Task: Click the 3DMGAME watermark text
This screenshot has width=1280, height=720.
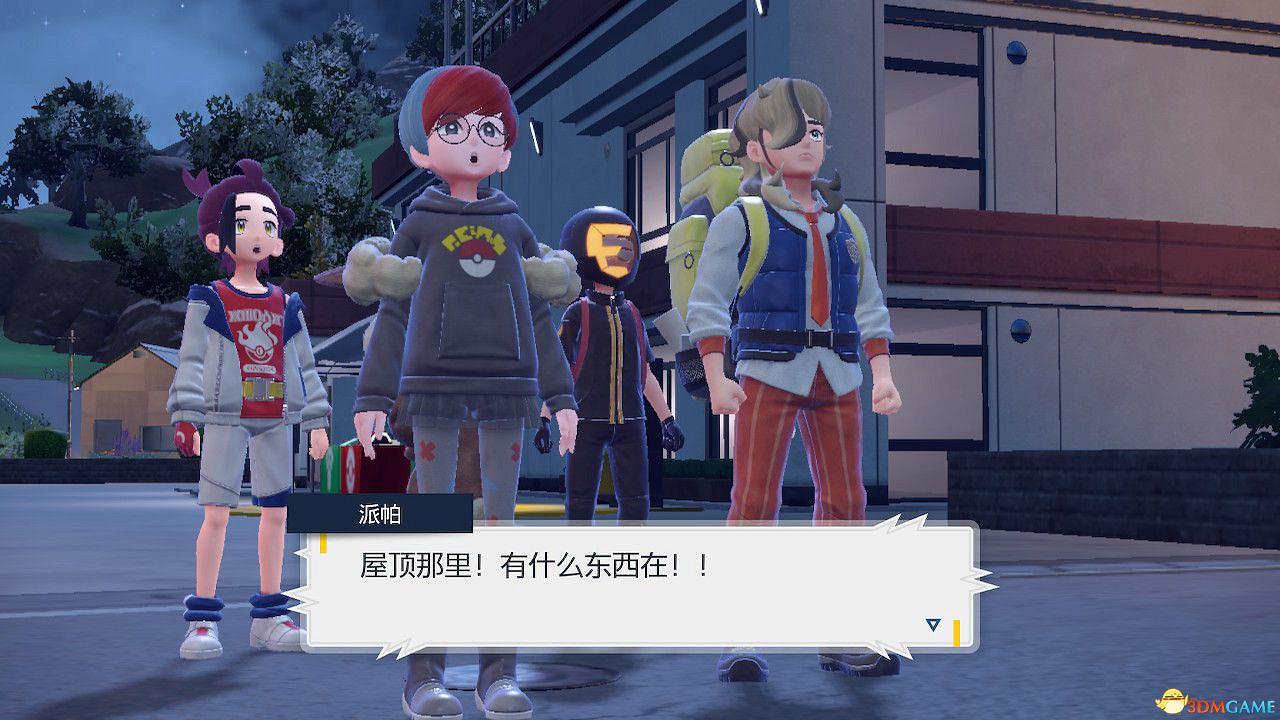Action: [1228, 703]
